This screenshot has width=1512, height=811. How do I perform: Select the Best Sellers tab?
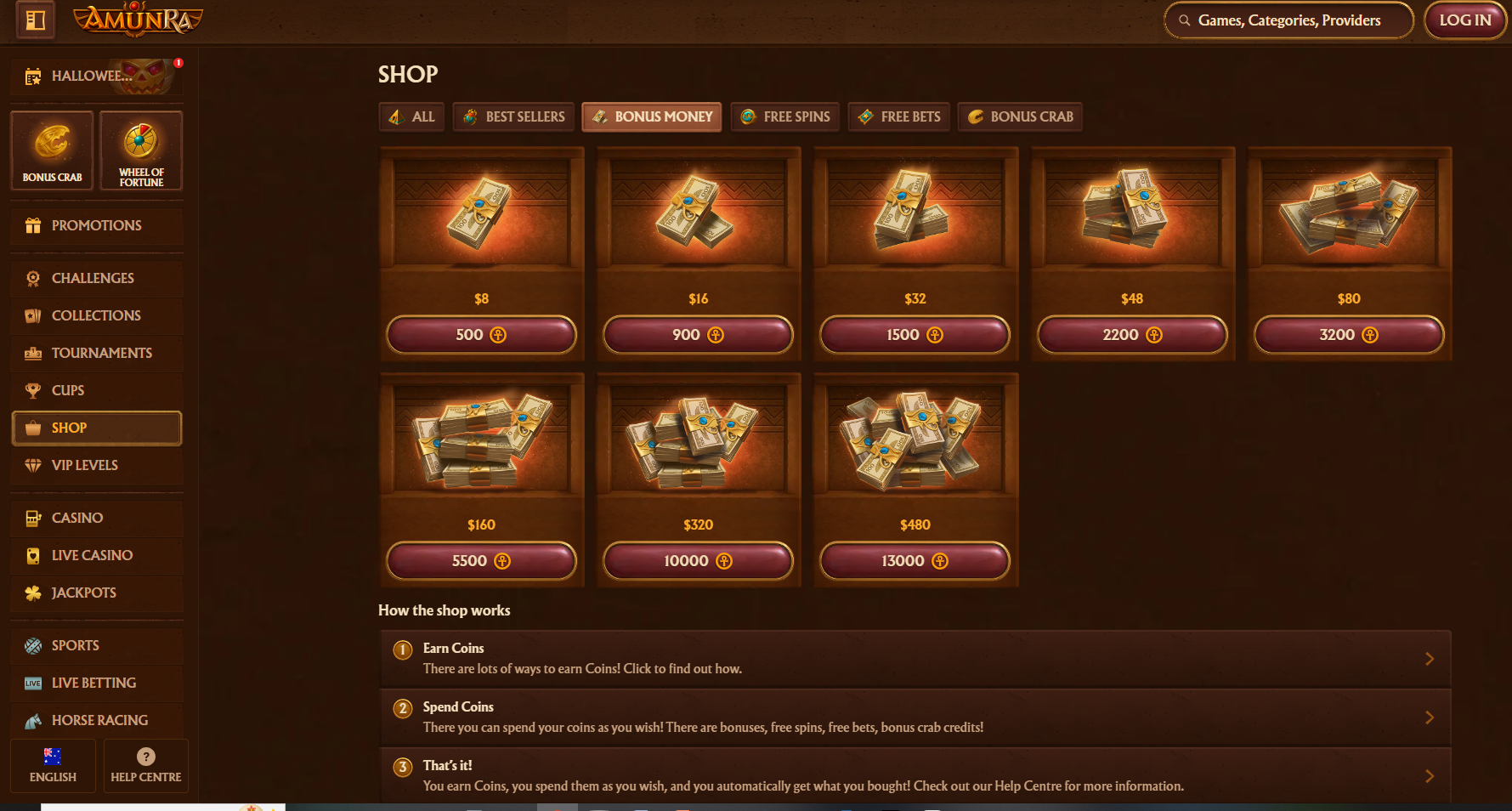pos(514,116)
